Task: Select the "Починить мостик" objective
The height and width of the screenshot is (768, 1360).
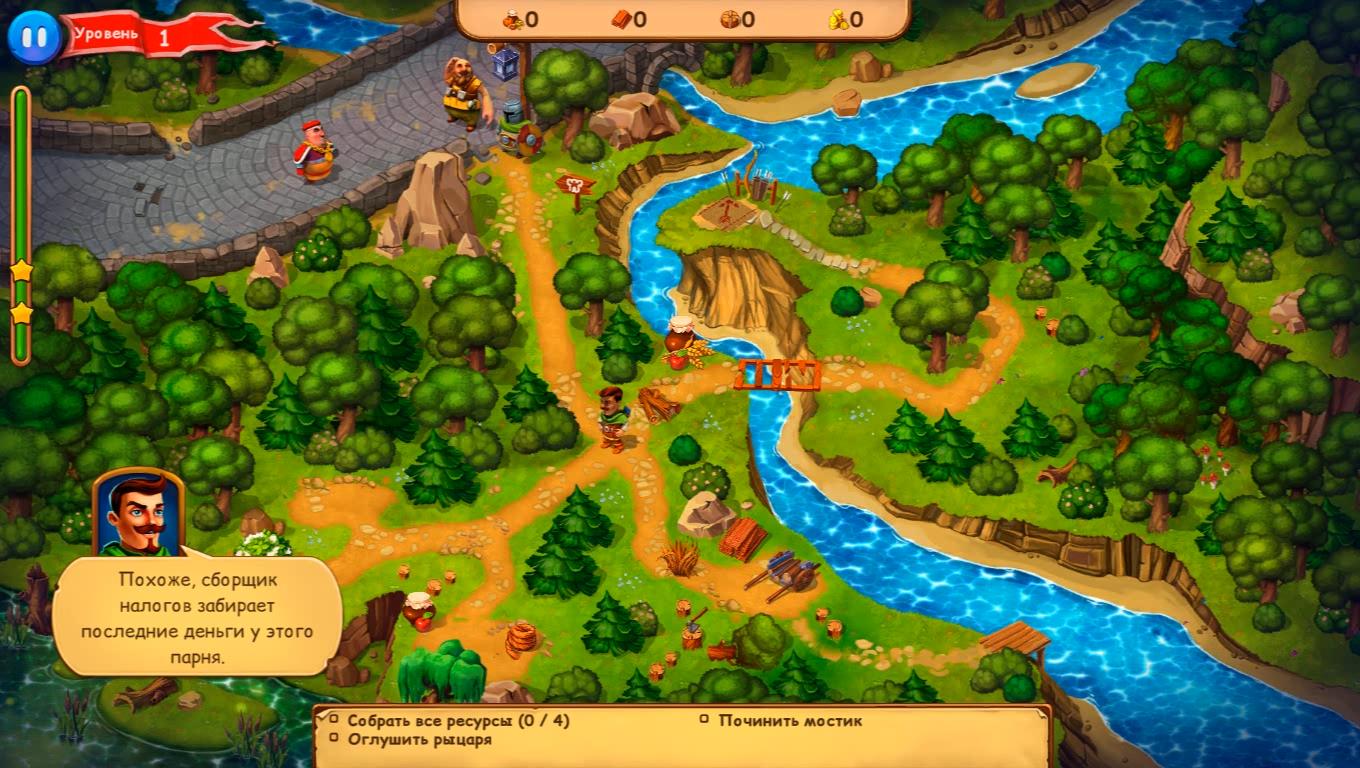Action: [x=789, y=720]
